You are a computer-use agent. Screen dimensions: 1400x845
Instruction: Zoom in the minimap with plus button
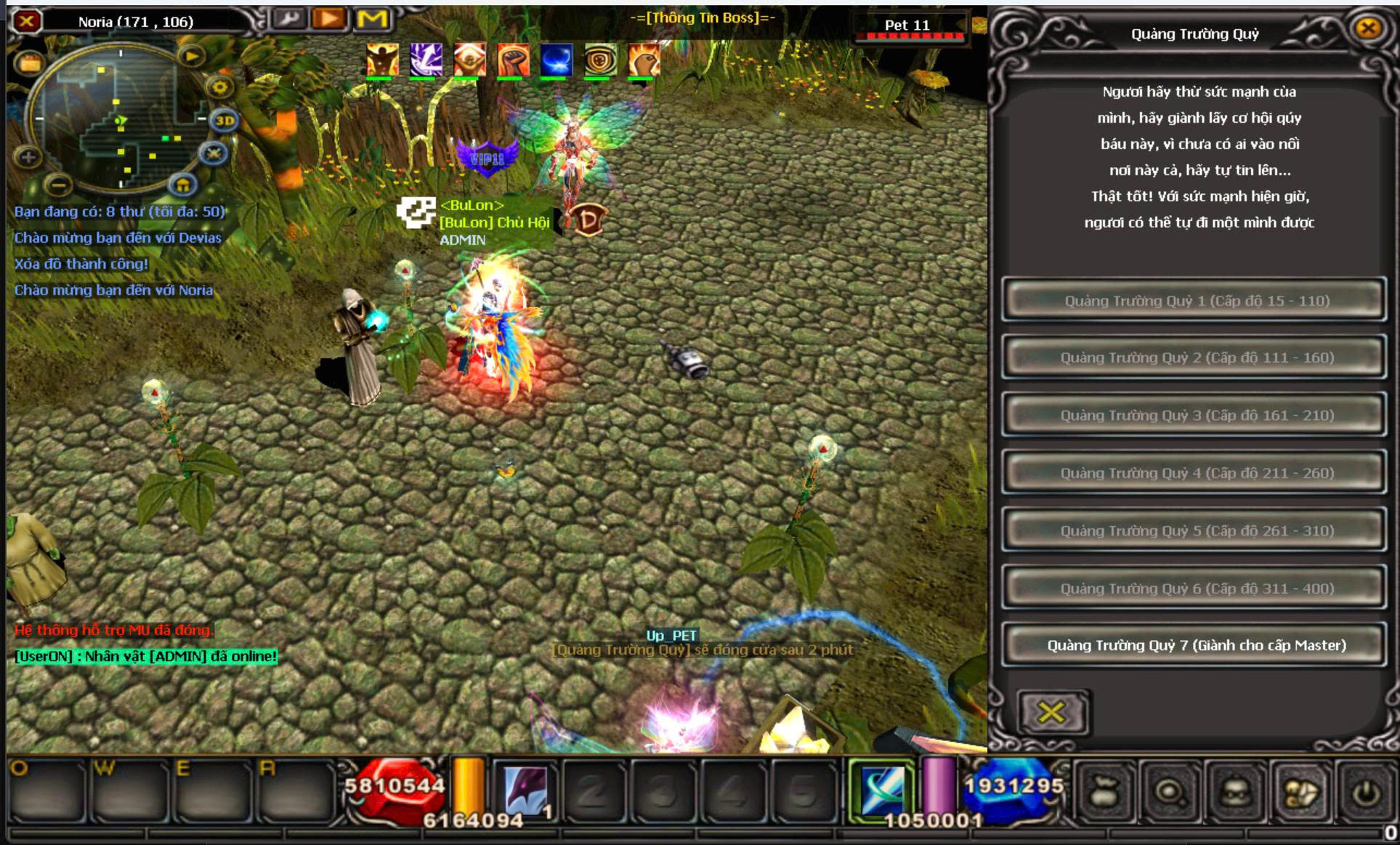28,156
